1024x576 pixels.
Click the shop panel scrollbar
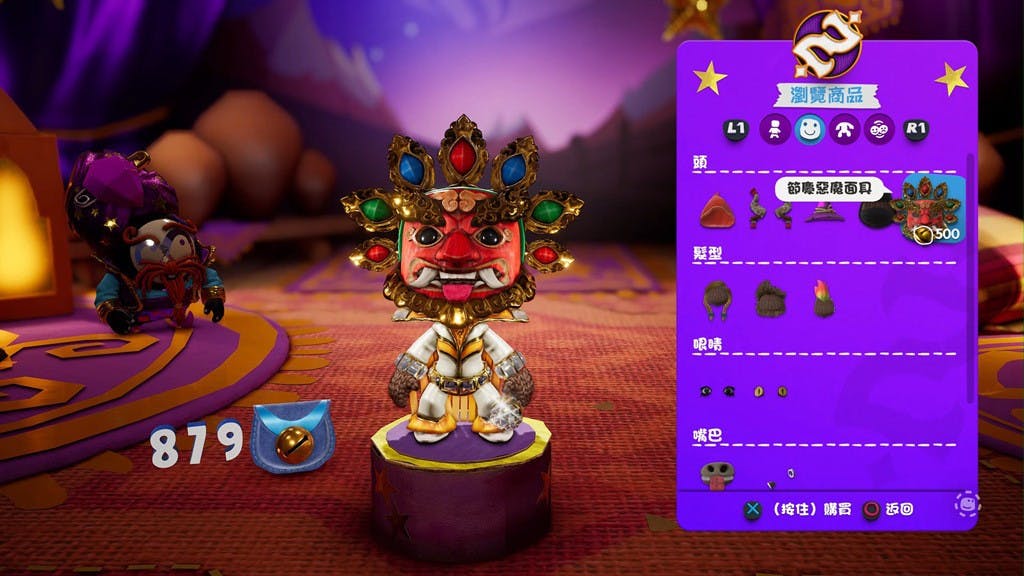pos(968,280)
